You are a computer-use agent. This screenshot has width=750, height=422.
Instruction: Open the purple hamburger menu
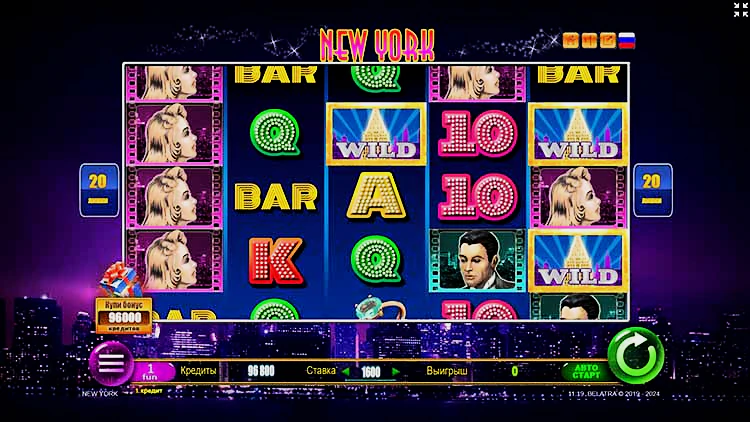(x=112, y=362)
